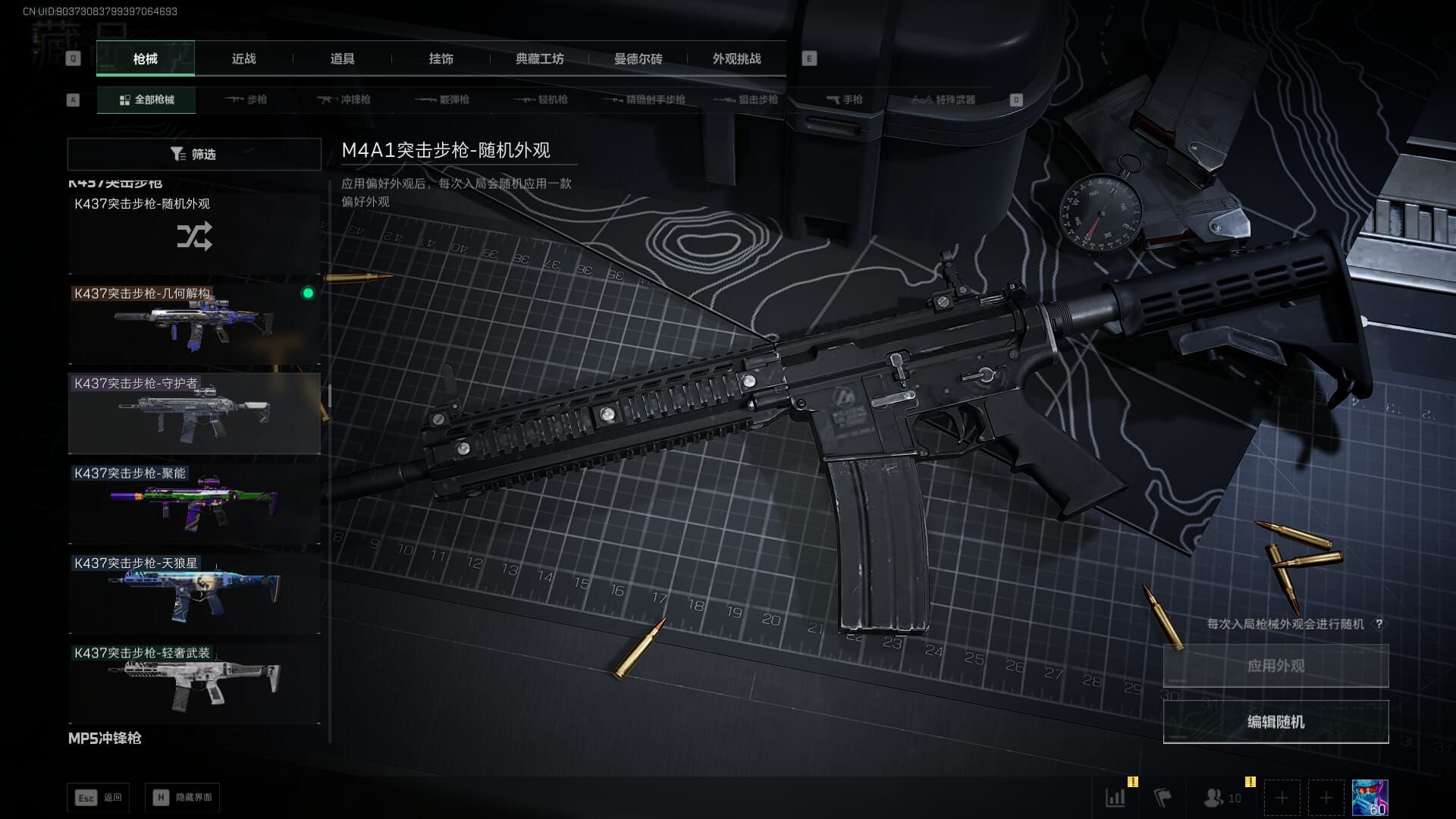Choose the K437 几何解构 skin
The image size is (1456, 819).
click(x=194, y=324)
